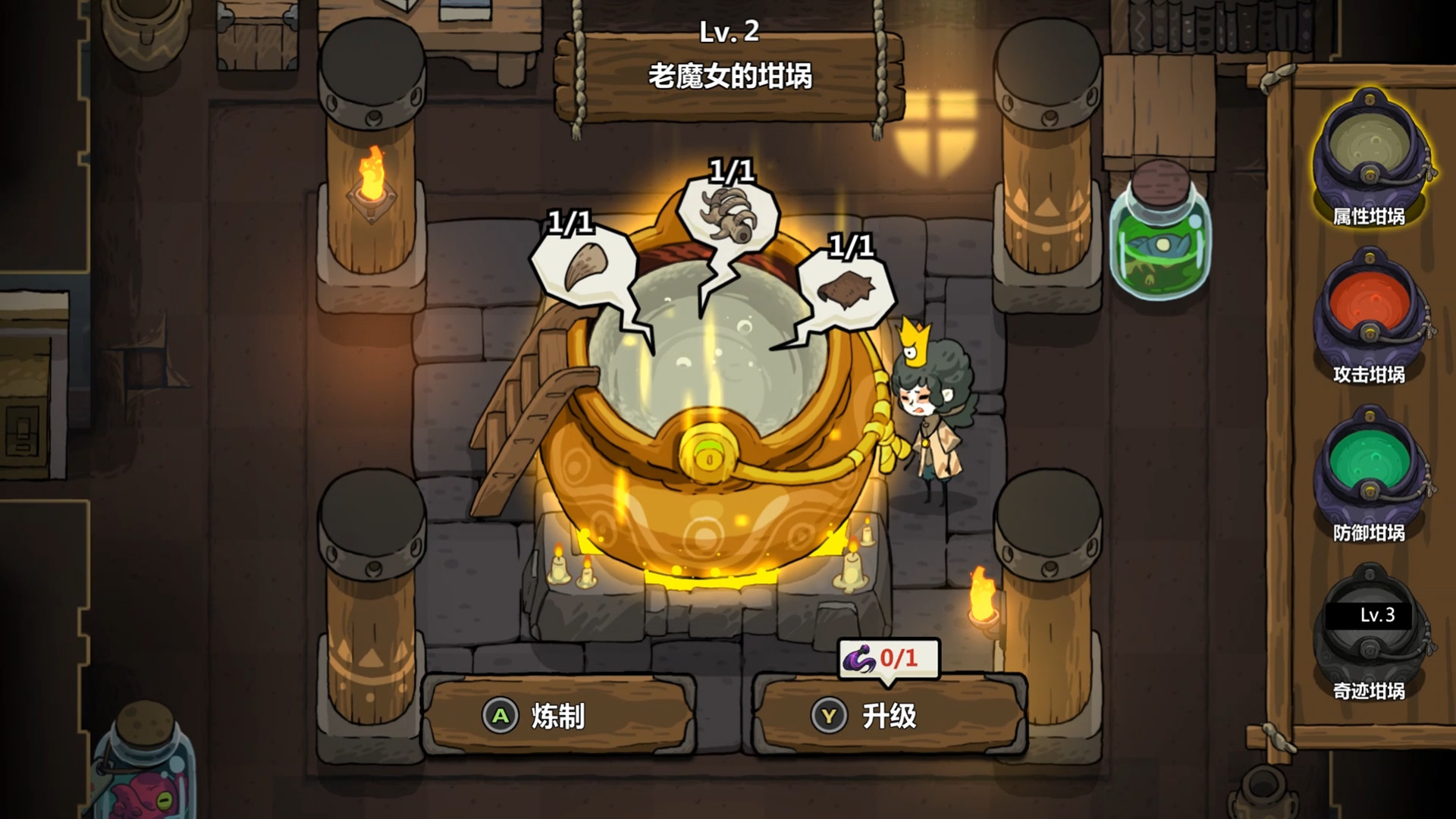Image resolution: width=1456 pixels, height=819 pixels.
Task: Expand the 老魔女的坩埚 title sign
Action: point(732,74)
